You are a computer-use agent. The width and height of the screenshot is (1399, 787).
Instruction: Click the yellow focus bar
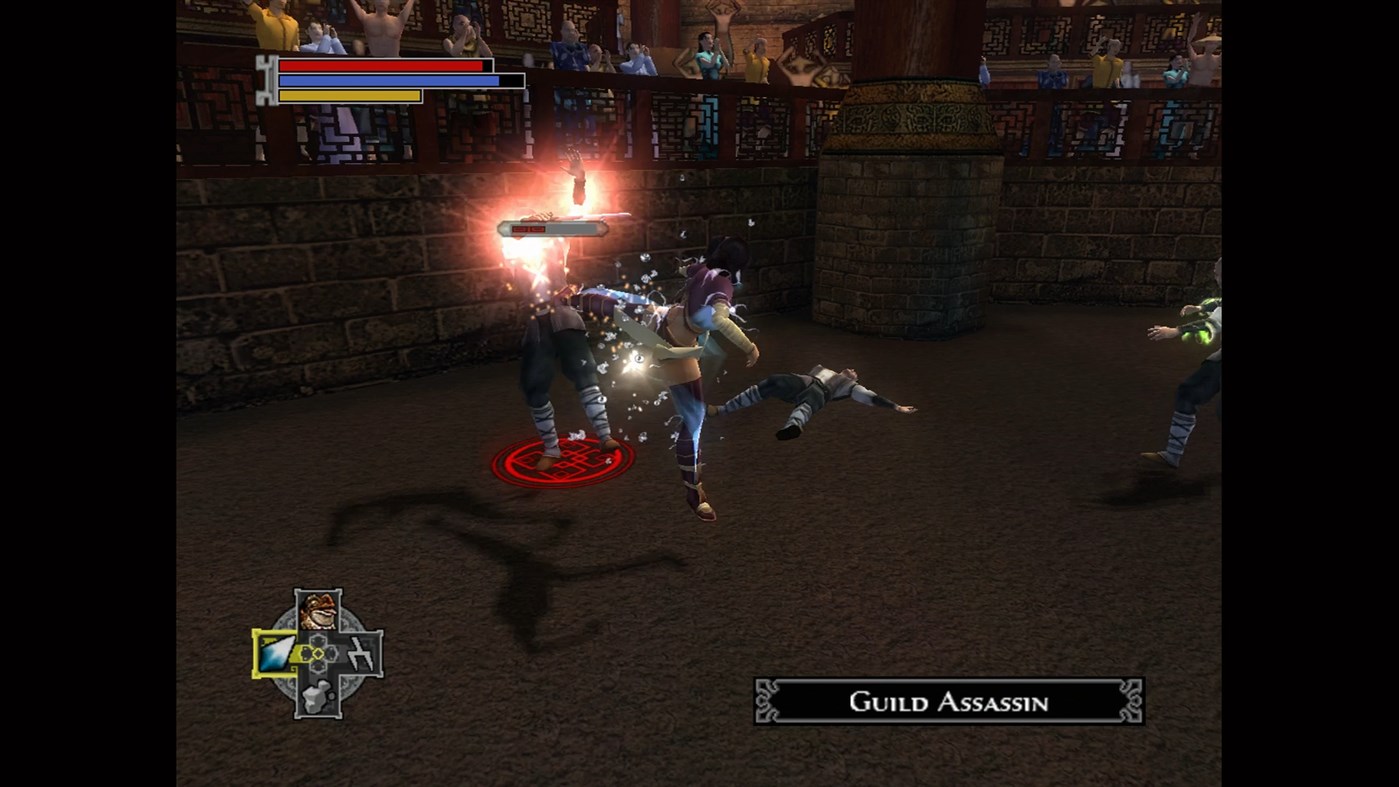coord(350,96)
